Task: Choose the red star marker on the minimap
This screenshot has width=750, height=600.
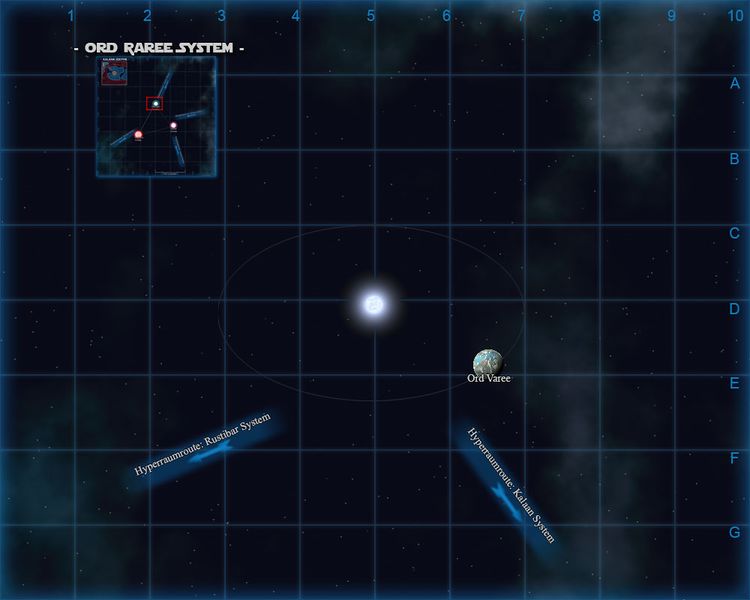Action: point(139,134)
